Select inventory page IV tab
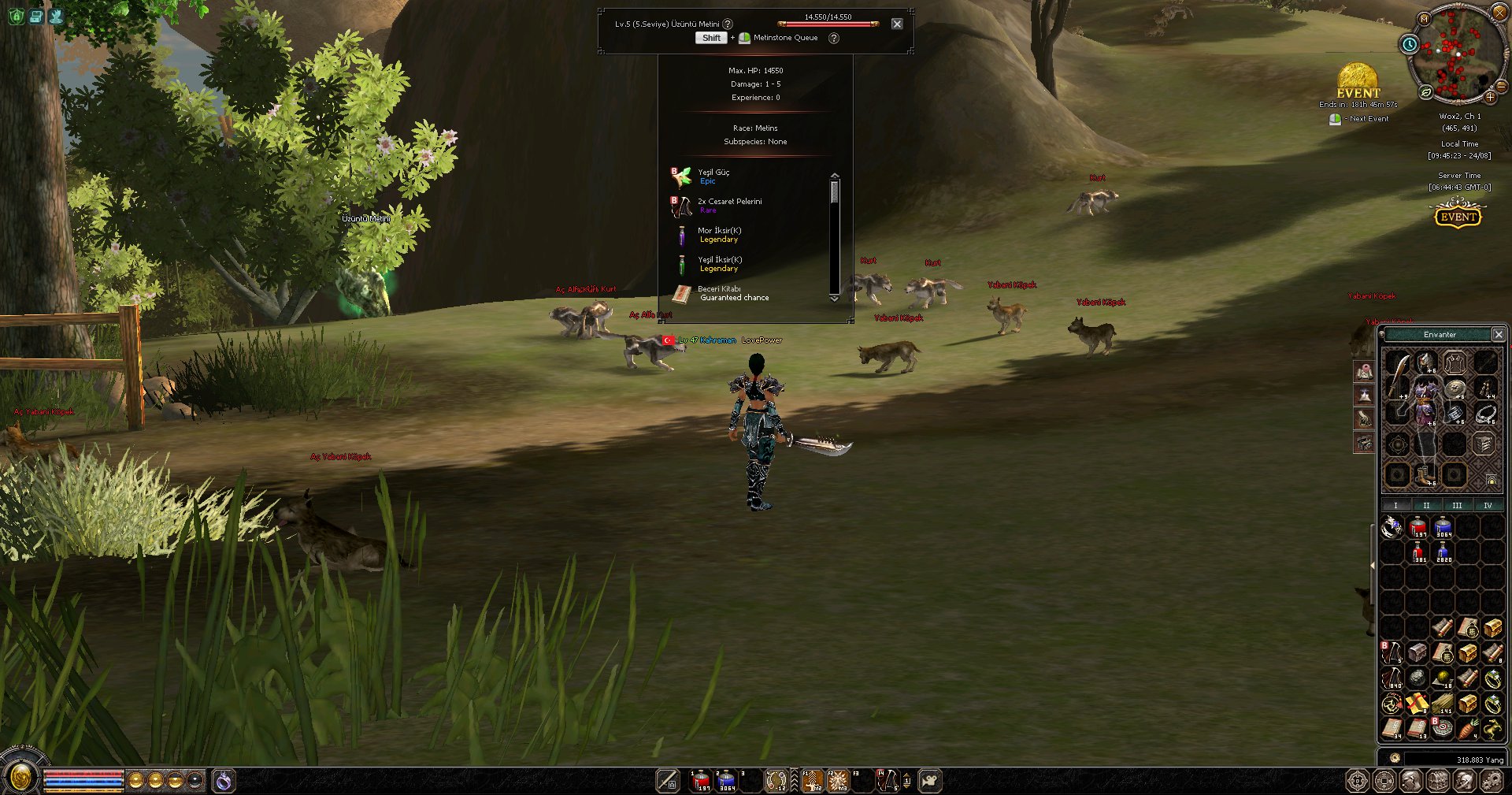 tap(1488, 505)
